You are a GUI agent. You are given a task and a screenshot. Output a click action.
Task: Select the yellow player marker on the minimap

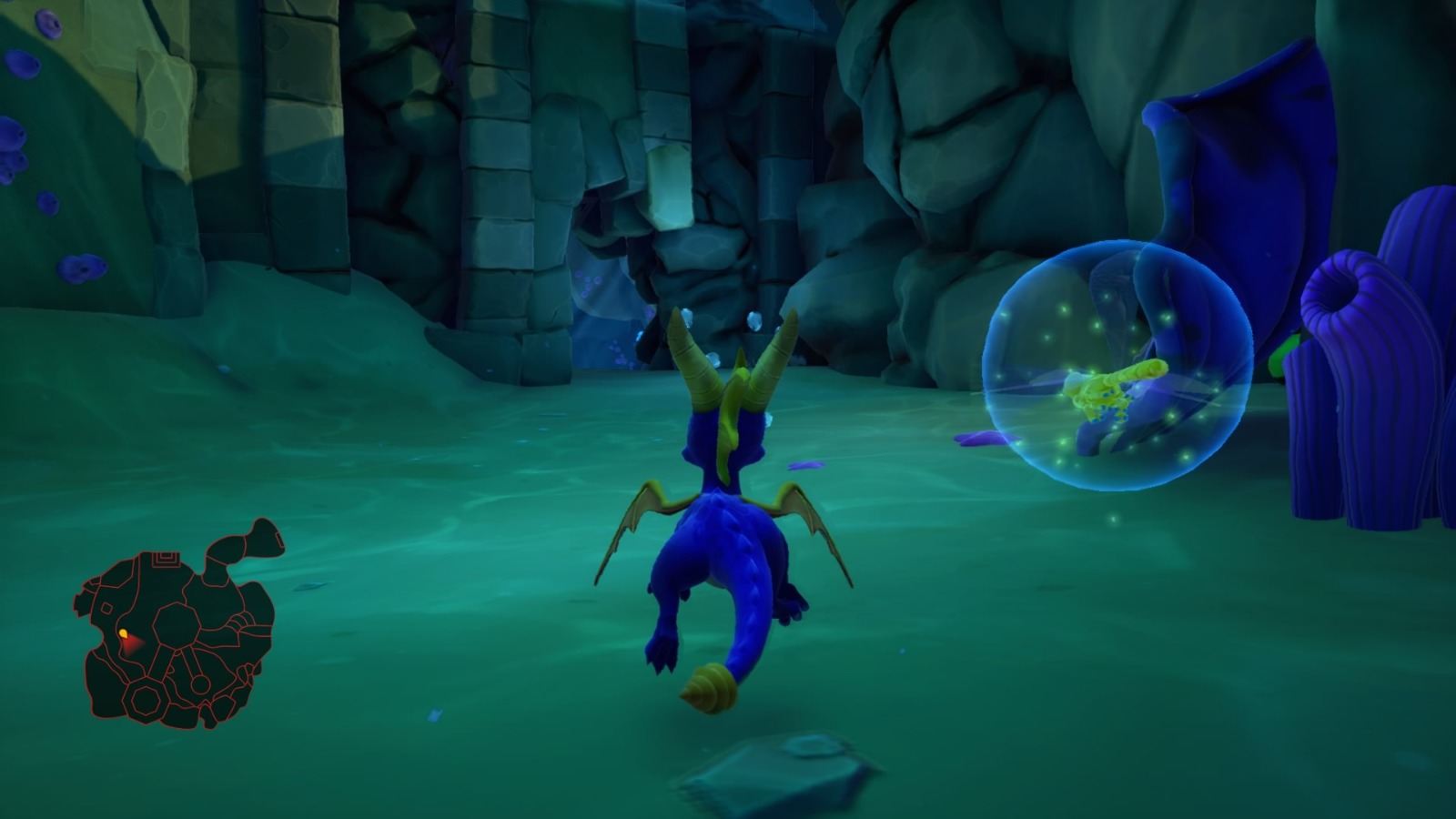(124, 632)
